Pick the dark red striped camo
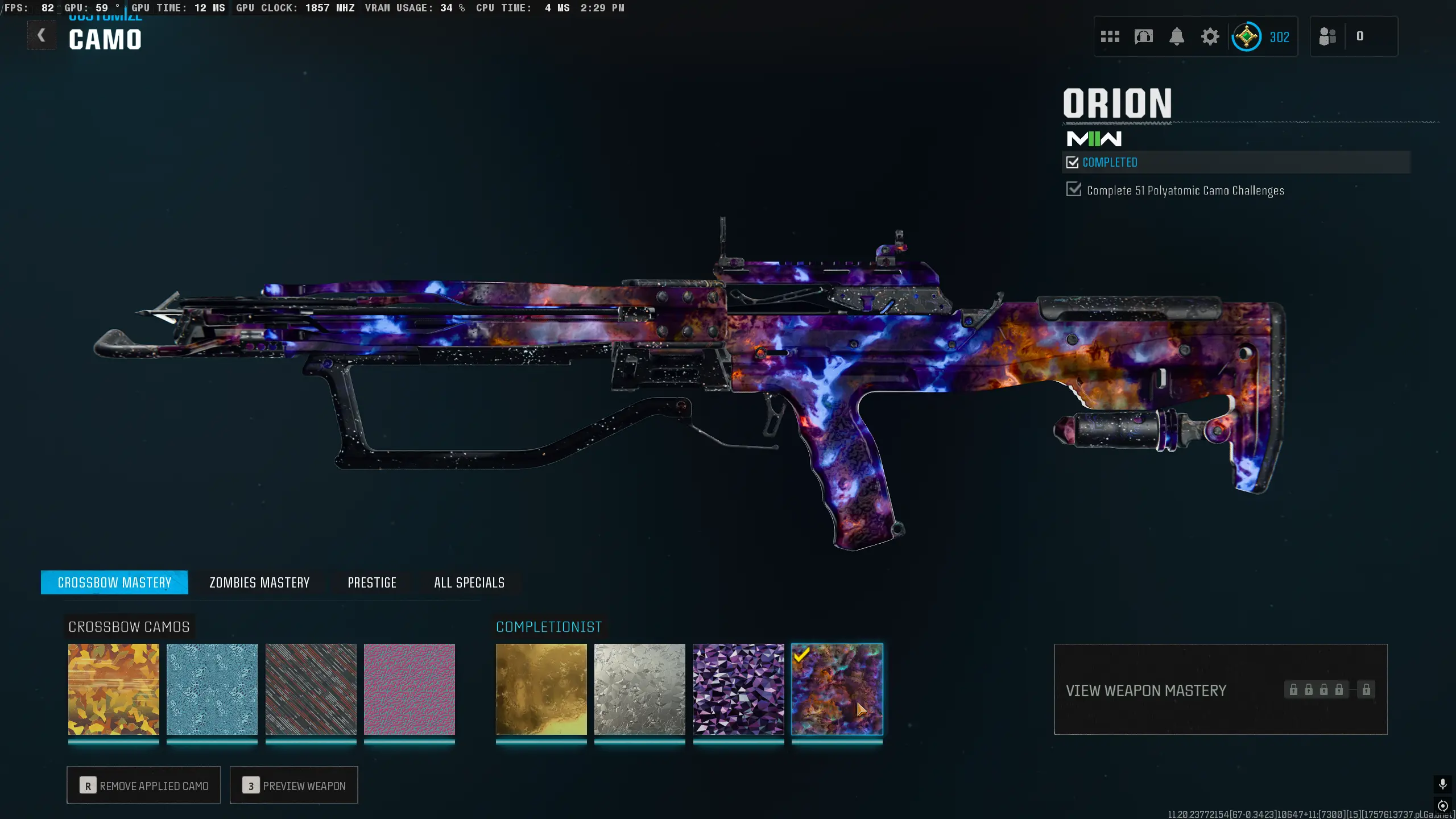Screen dimensions: 1456x819 311,689
